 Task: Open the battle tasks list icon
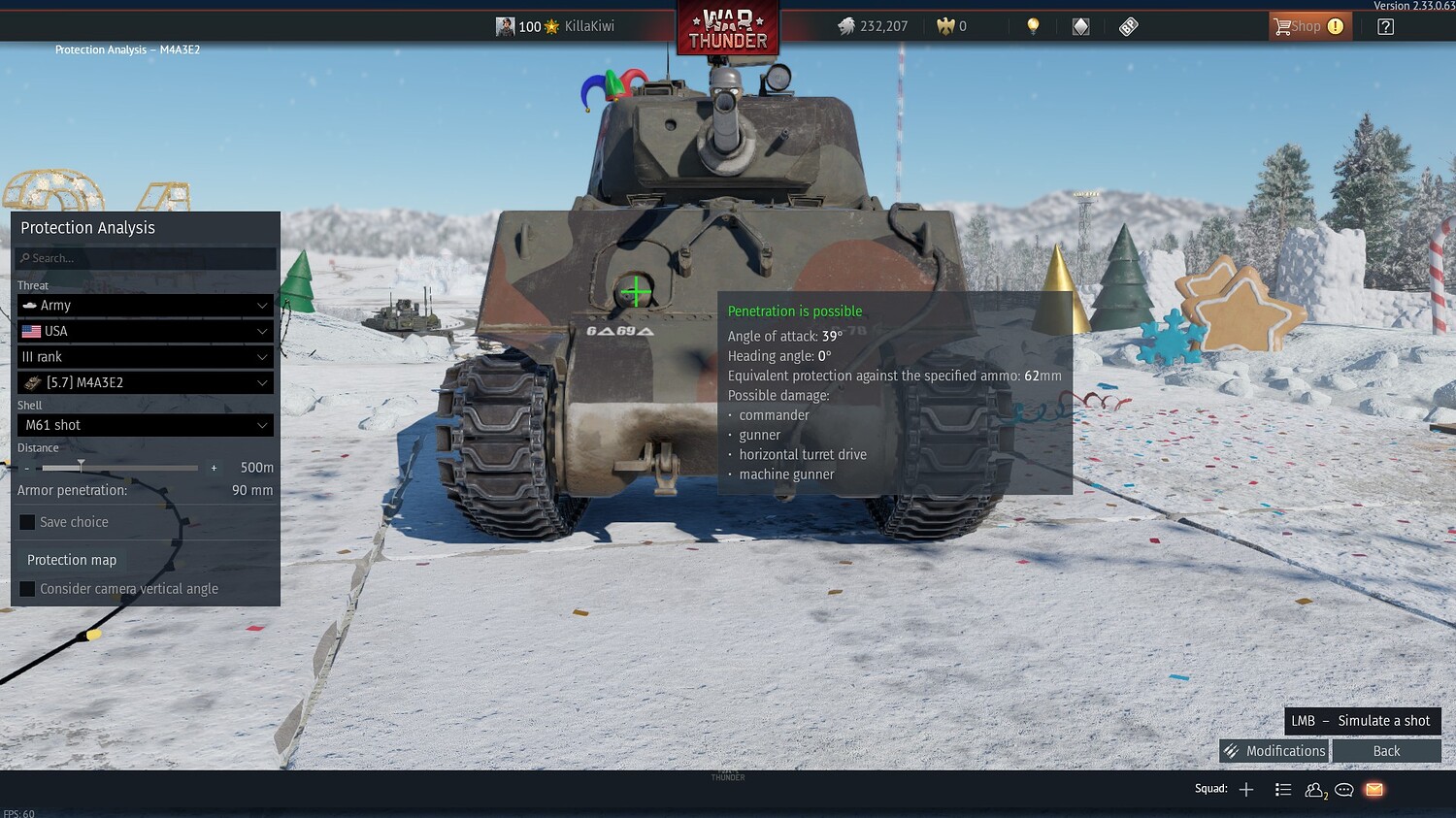(1283, 789)
